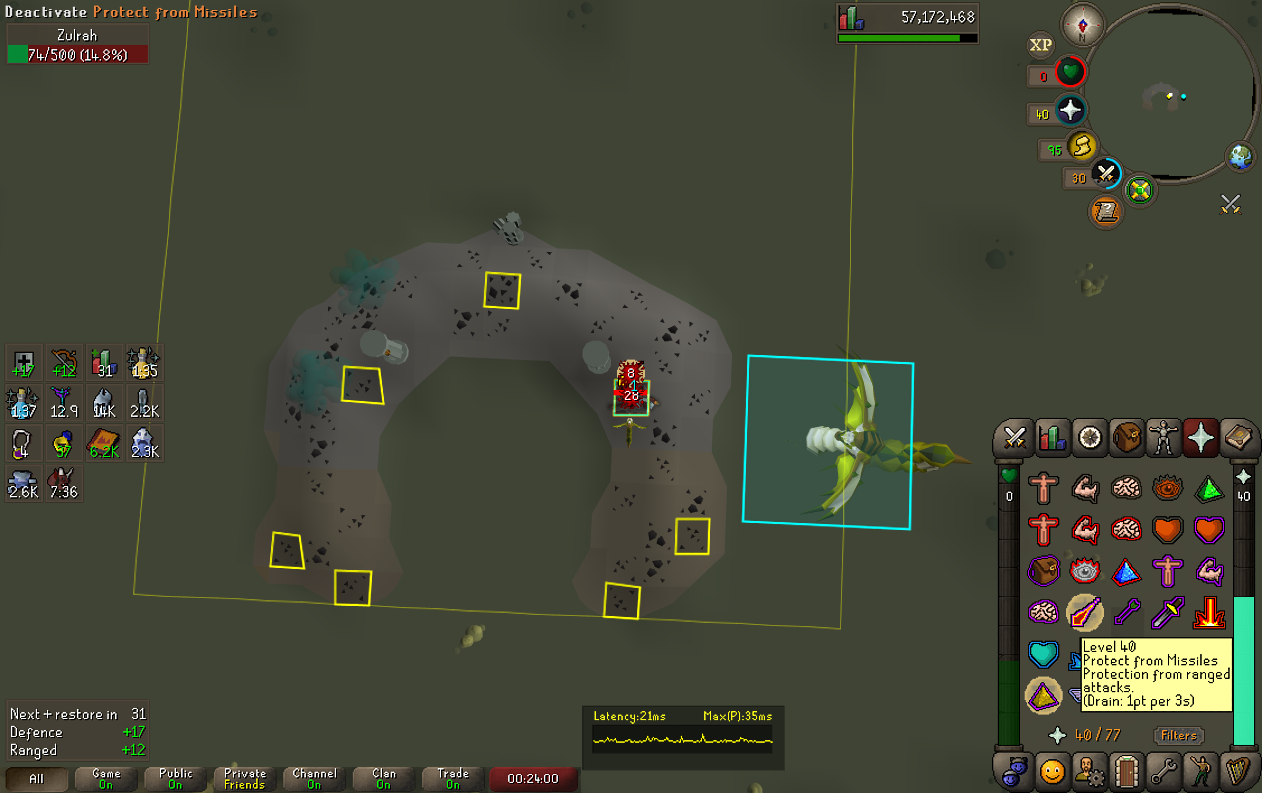The height and width of the screenshot is (793, 1262).
Task: Toggle the Protect from Melee sword prayer
Action: click(x=1166, y=611)
